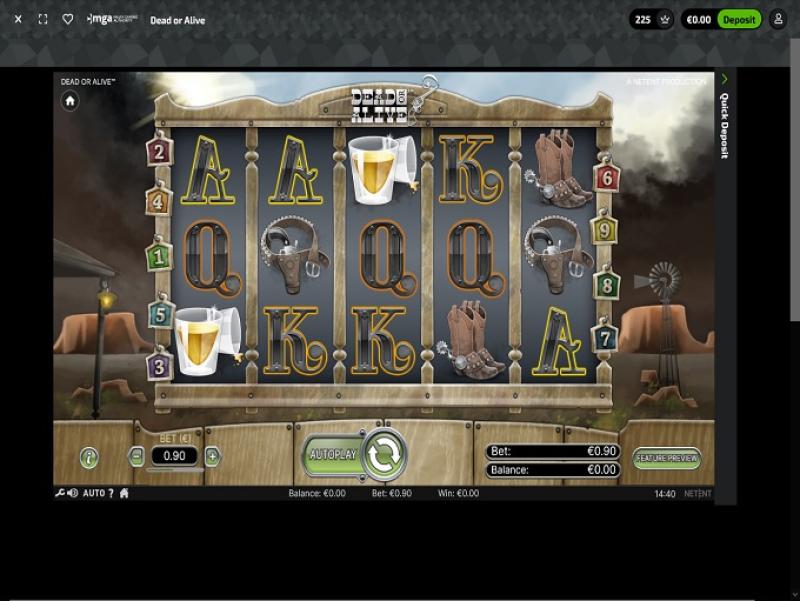
Task: Start Autoplay mode
Action: [333, 455]
